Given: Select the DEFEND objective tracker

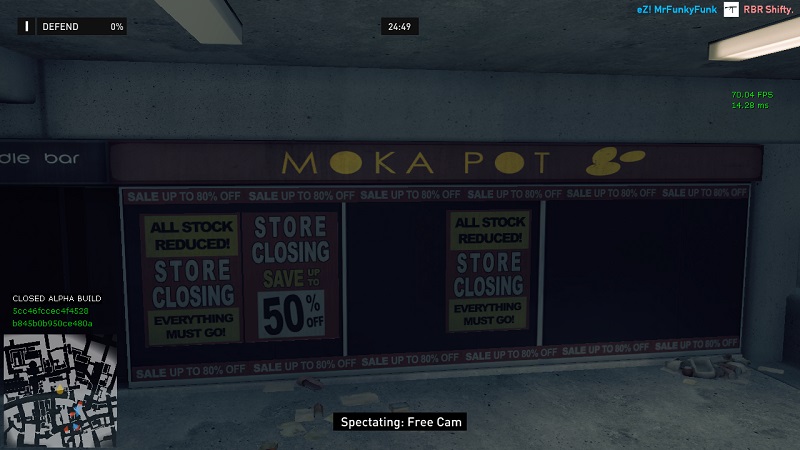Looking at the screenshot, I should tap(72, 27).
